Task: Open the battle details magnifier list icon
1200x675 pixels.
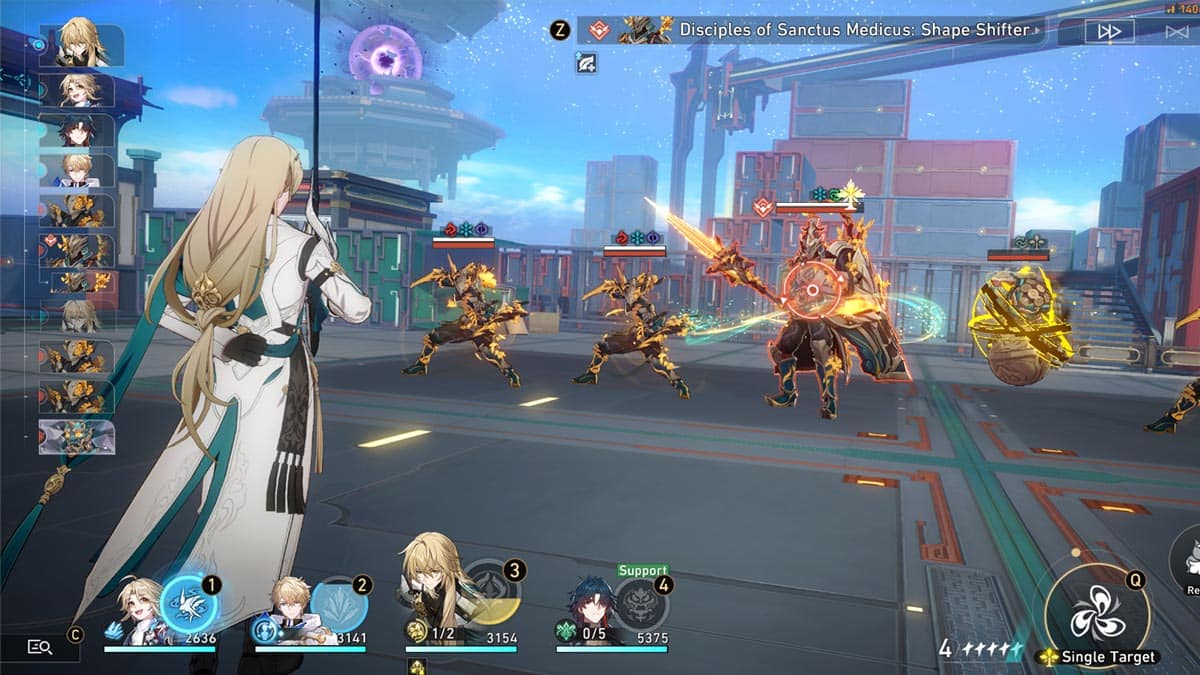Action: point(40,647)
